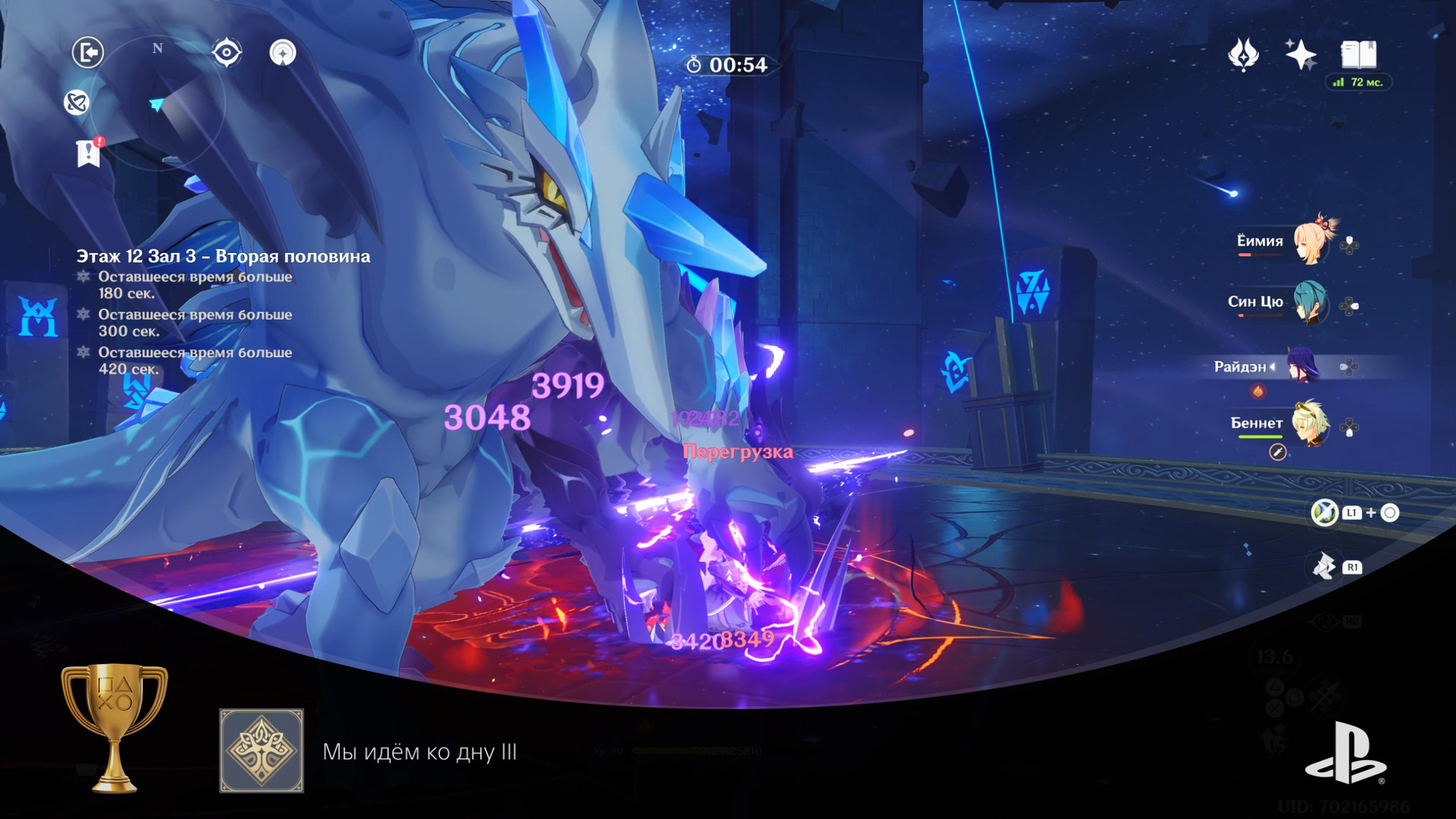The height and width of the screenshot is (819, 1456).
Task: Leave the domain via exit icon
Action: coord(88,53)
